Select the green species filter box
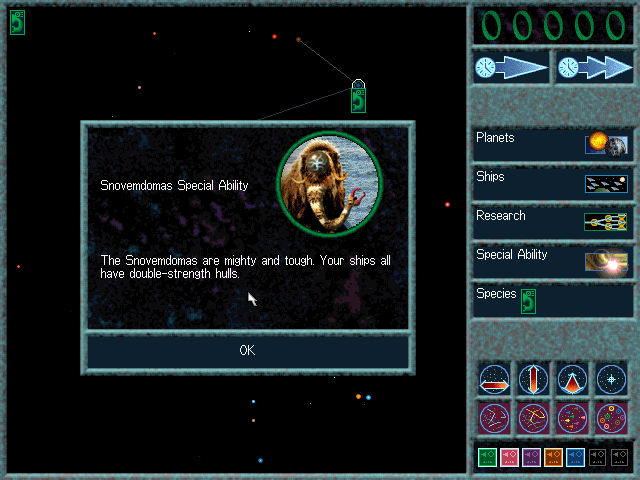Image resolution: width=640 pixels, height=480 pixels. pyautogui.click(x=487, y=457)
